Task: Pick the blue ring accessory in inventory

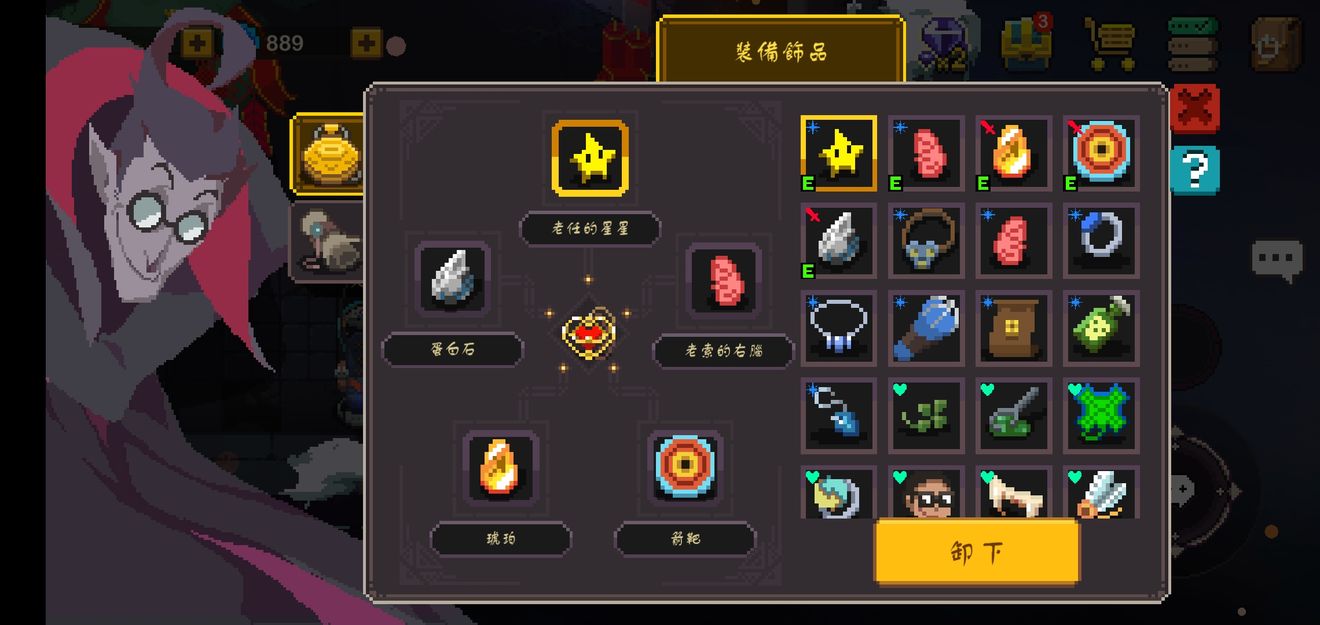Action: tap(1100, 240)
